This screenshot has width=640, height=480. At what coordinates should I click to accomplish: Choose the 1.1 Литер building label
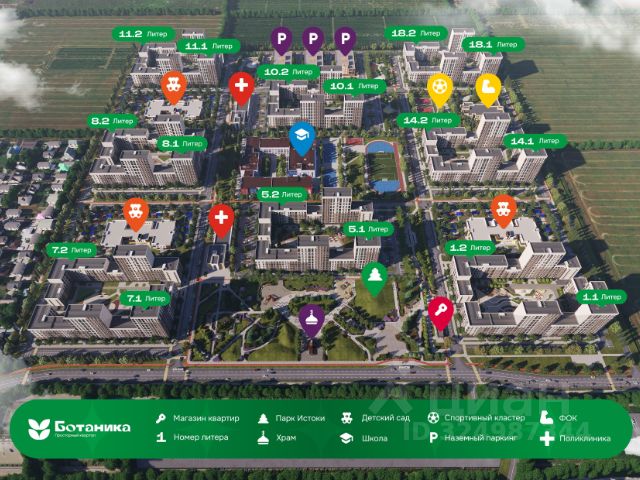pyautogui.click(x=603, y=297)
